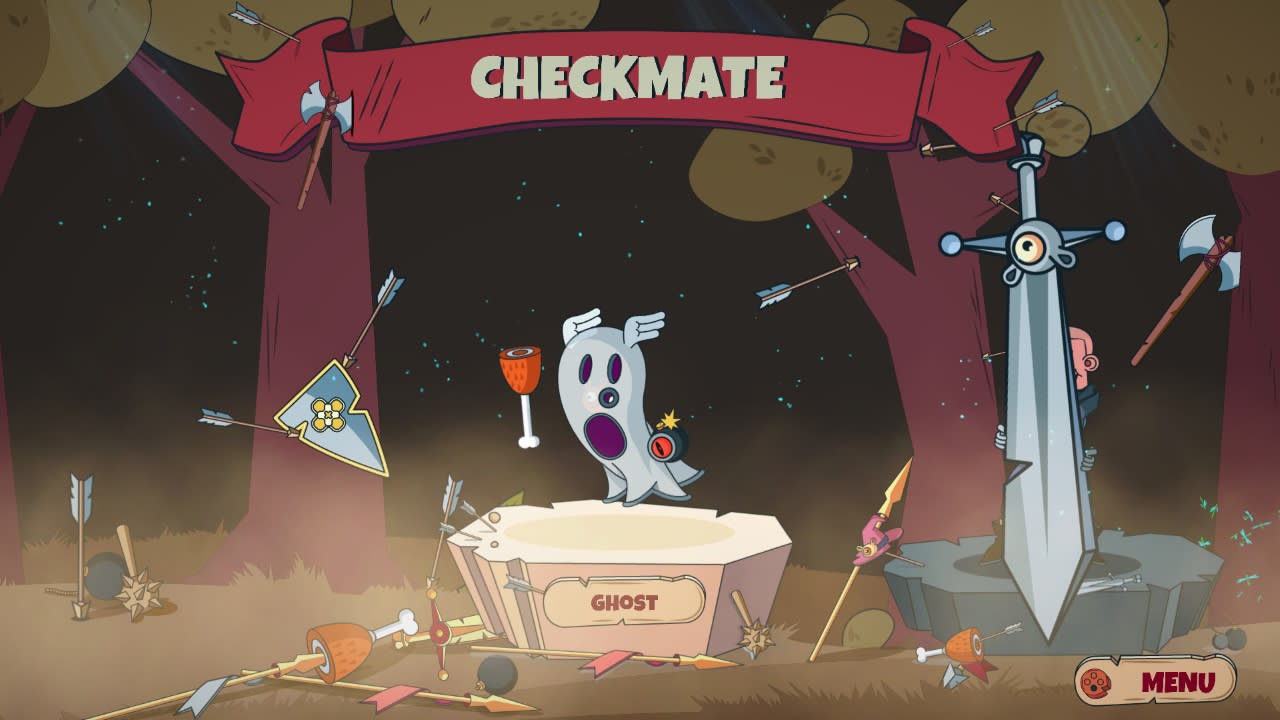Select the purple hat on the spear
The width and height of the screenshot is (1280, 720).
click(x=875, y=535)
